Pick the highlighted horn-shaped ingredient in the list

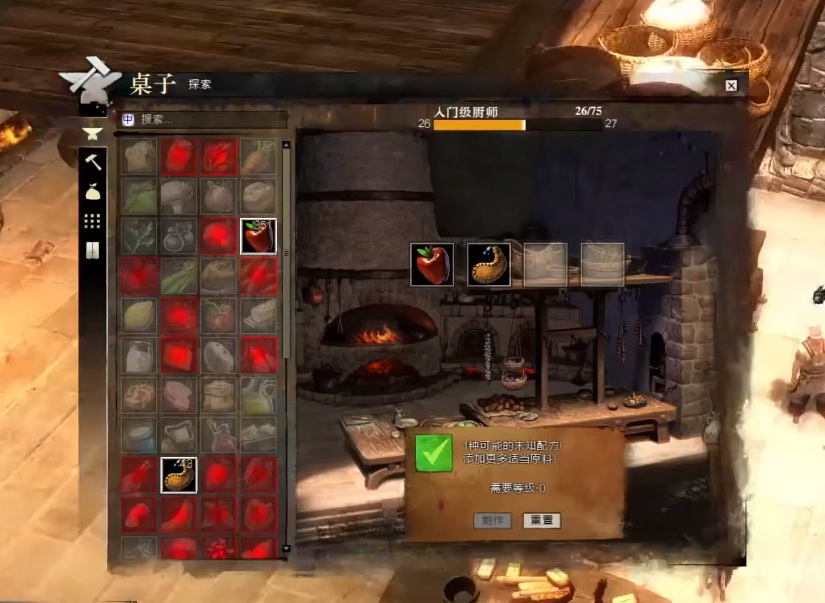click(x=179, y=475)
